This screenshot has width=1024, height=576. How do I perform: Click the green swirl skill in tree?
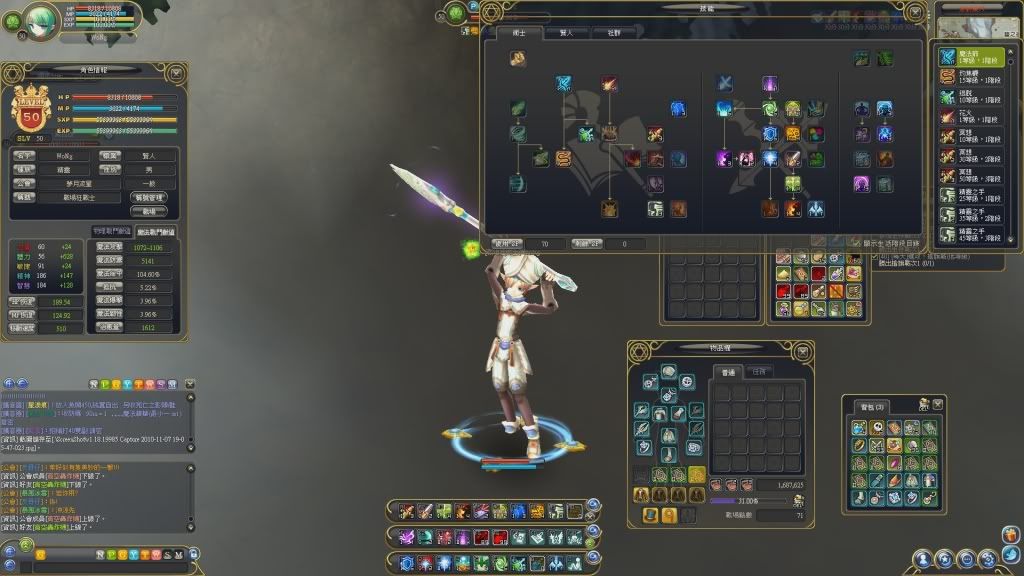coord(769,109)
